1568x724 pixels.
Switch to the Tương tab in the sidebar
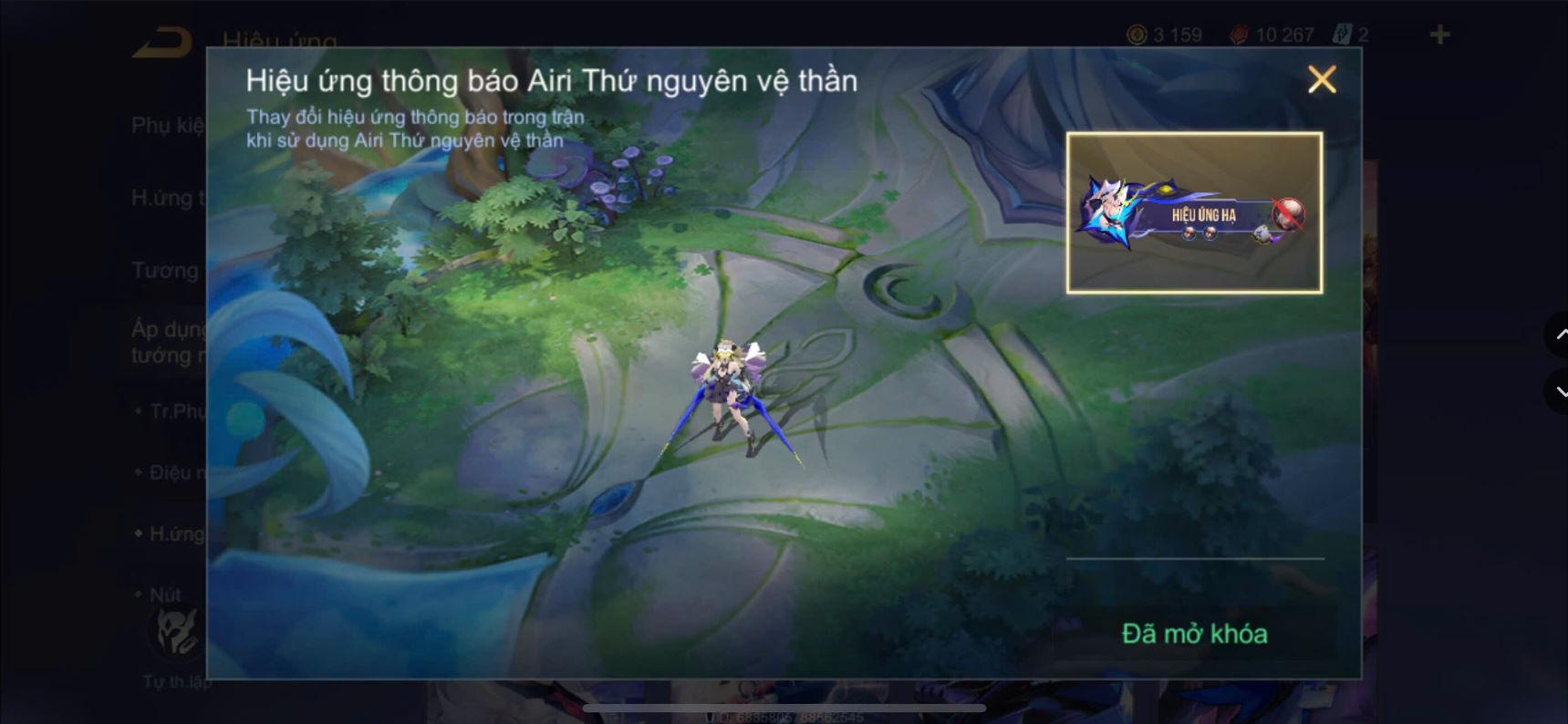coord(164,270)
